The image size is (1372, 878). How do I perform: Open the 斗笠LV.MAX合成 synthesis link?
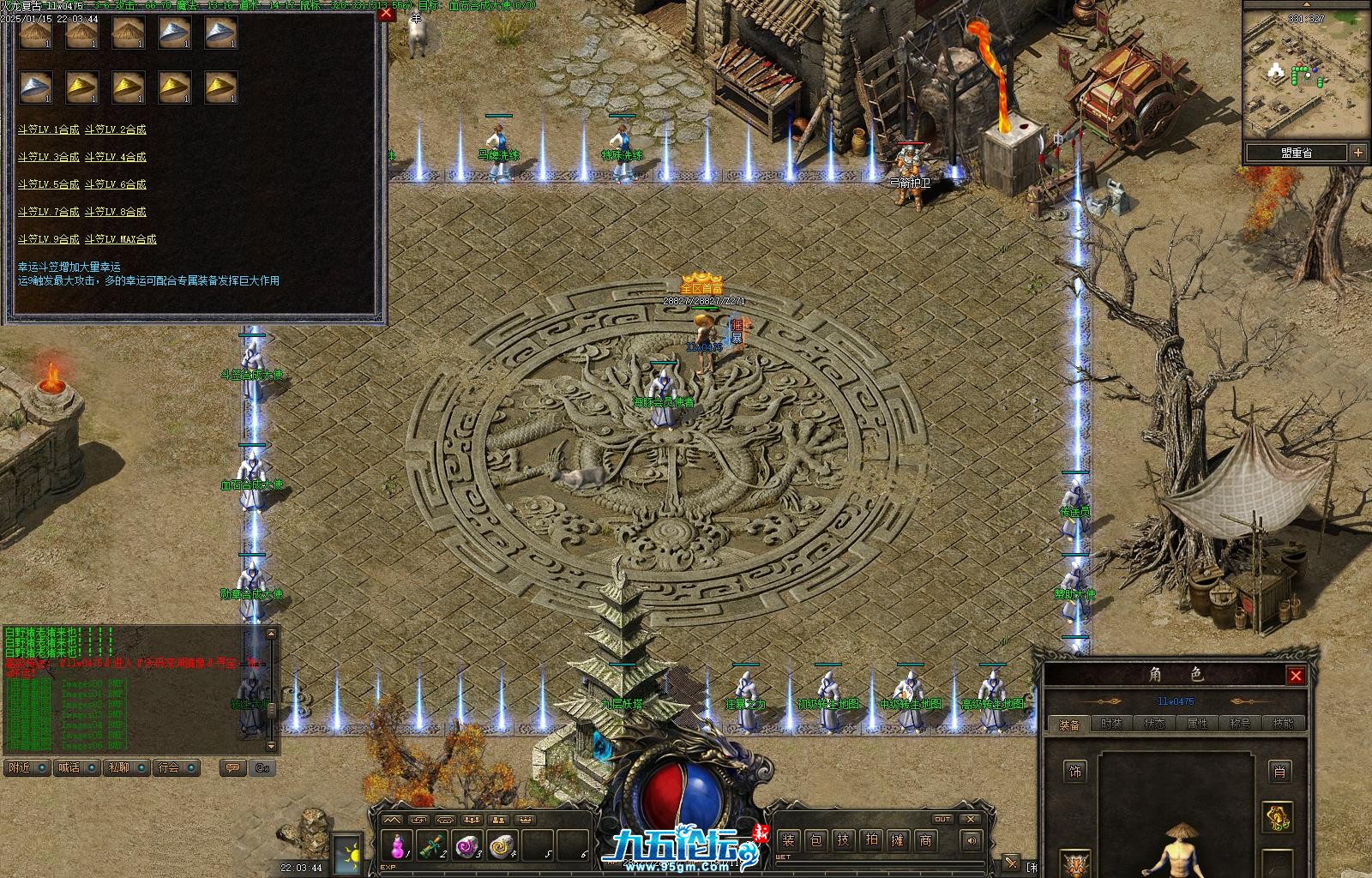click(120, 239)
